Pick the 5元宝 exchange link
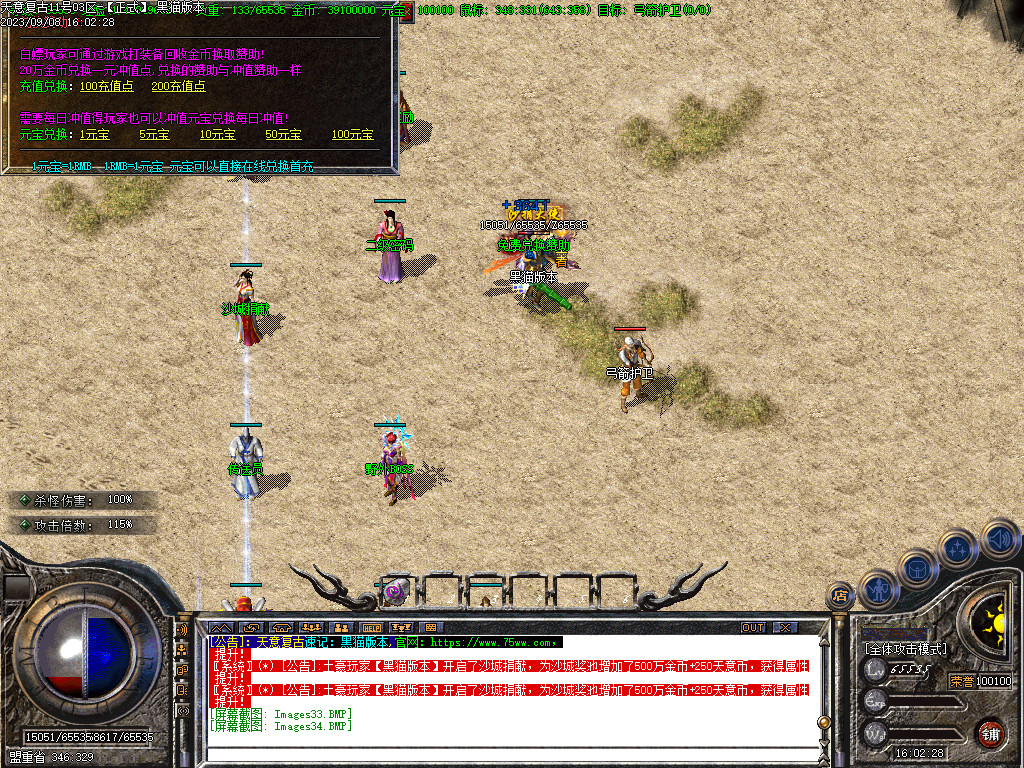The width and height of the screenshot is (1024, 768). coord(154,134)
